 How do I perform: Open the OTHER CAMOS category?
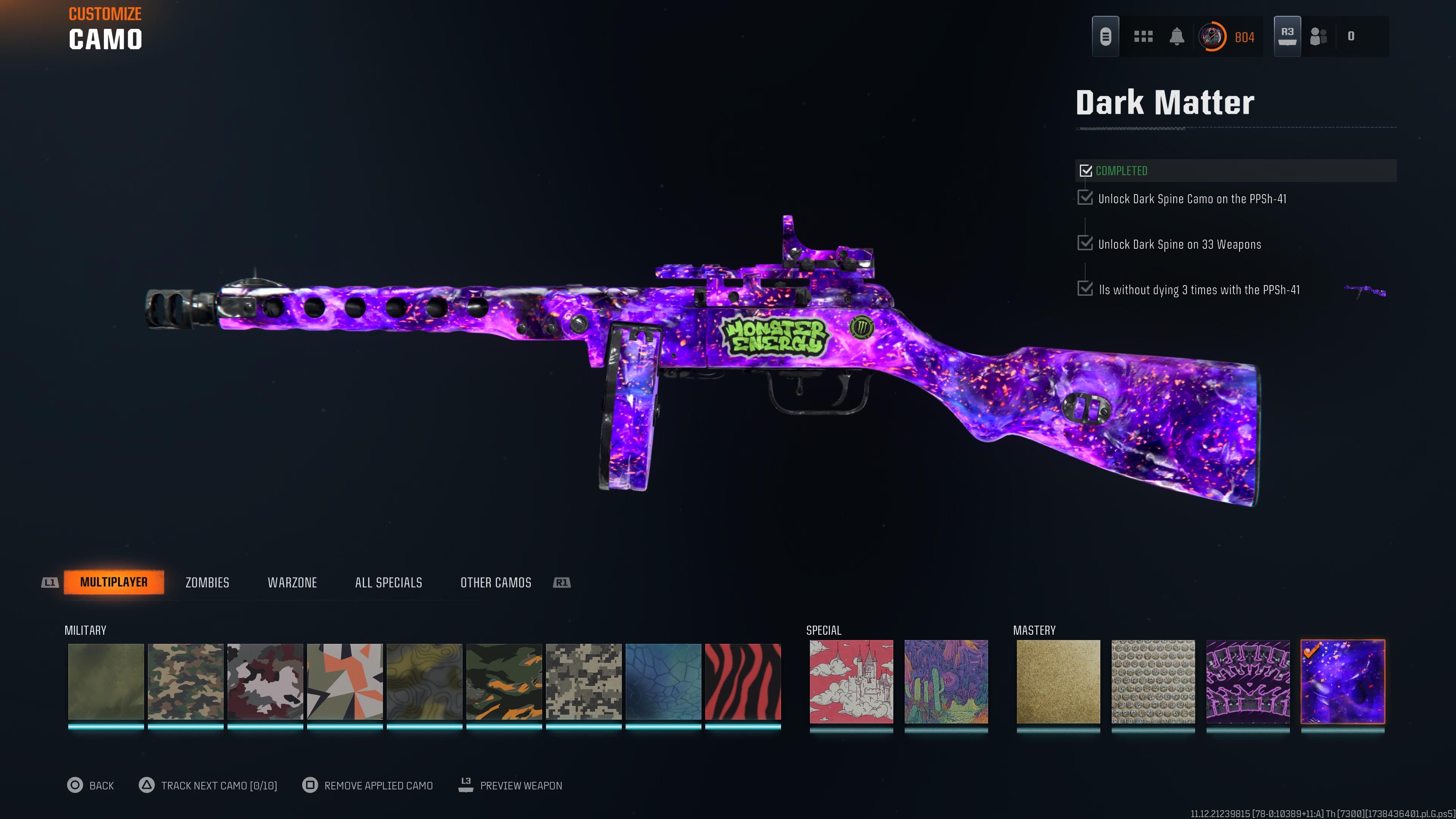tap(495, 582)
